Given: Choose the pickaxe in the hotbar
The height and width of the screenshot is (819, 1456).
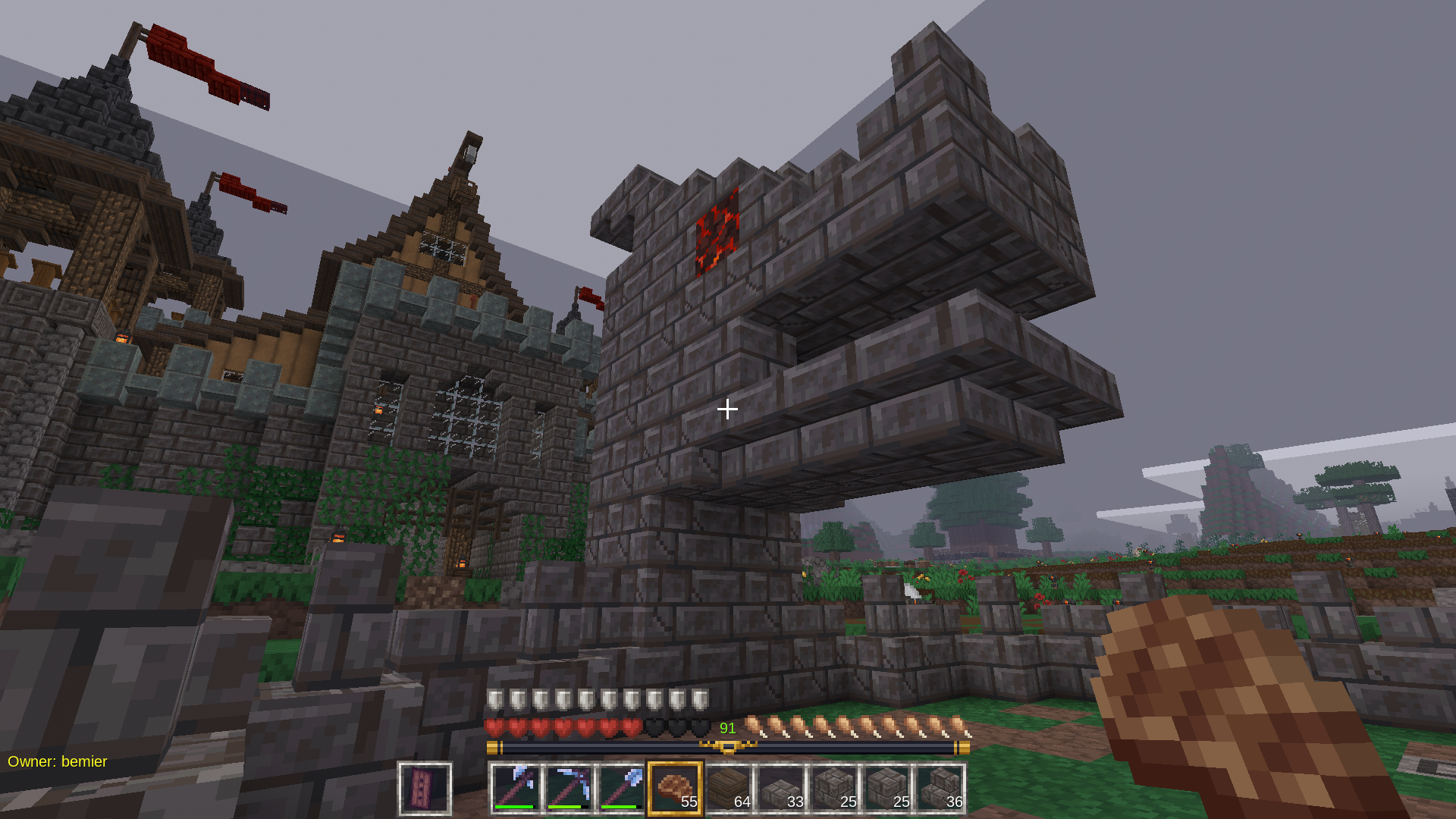Looking at the screenshot, I should point(570,789).
